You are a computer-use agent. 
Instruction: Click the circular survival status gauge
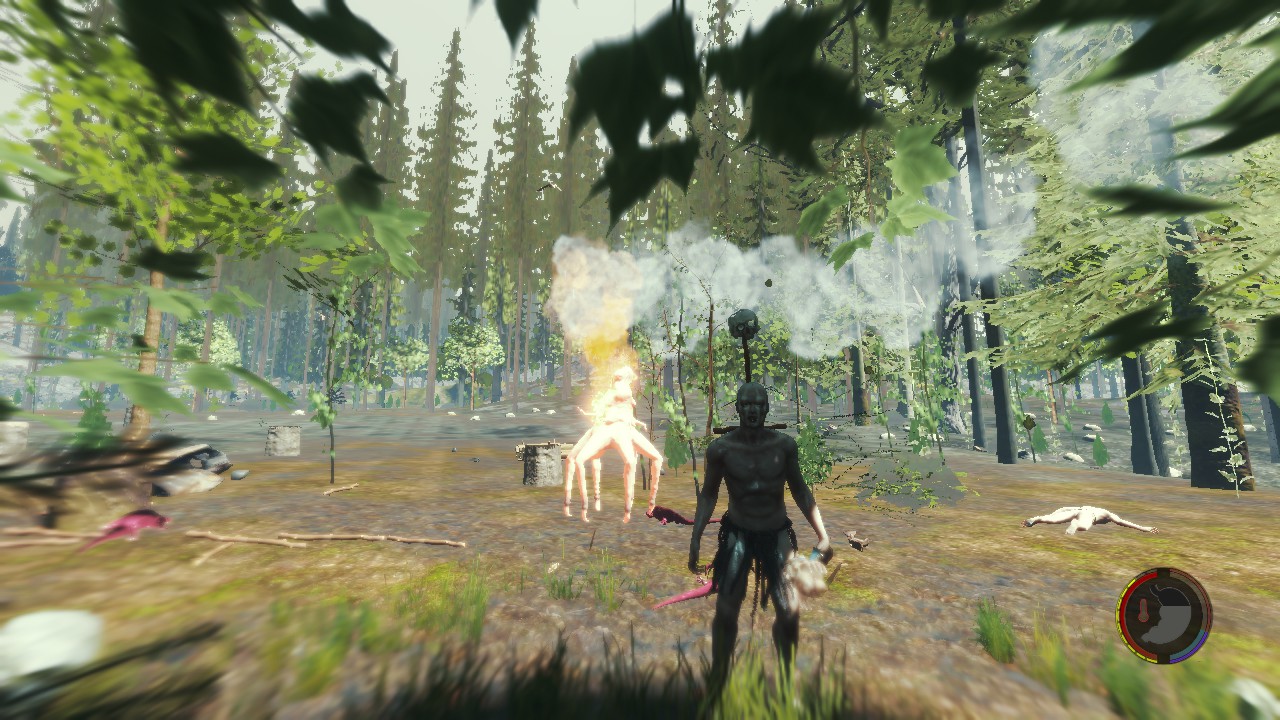click(1164, 615)
